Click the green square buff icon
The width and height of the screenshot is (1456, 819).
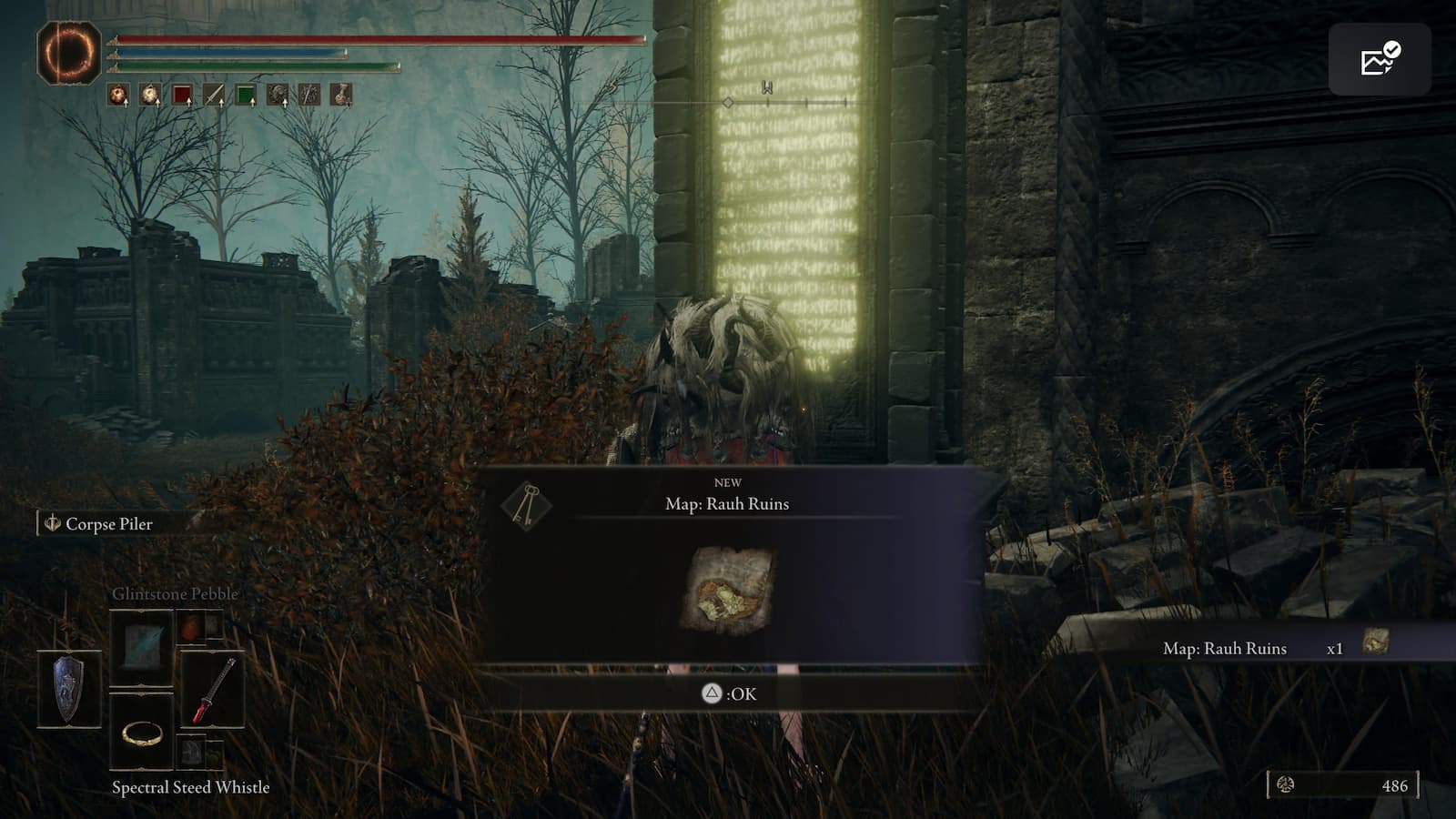pos(246,95)
